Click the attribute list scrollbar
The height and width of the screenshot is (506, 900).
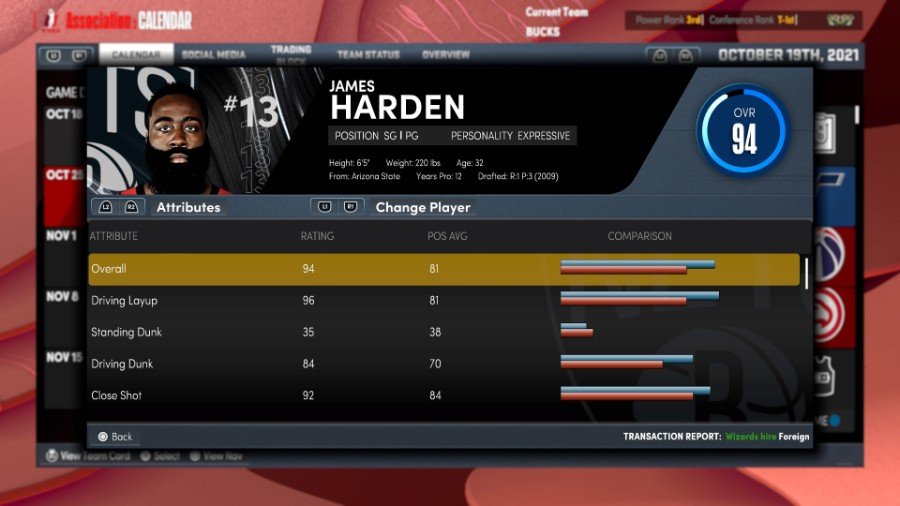[x=807, y=272]
